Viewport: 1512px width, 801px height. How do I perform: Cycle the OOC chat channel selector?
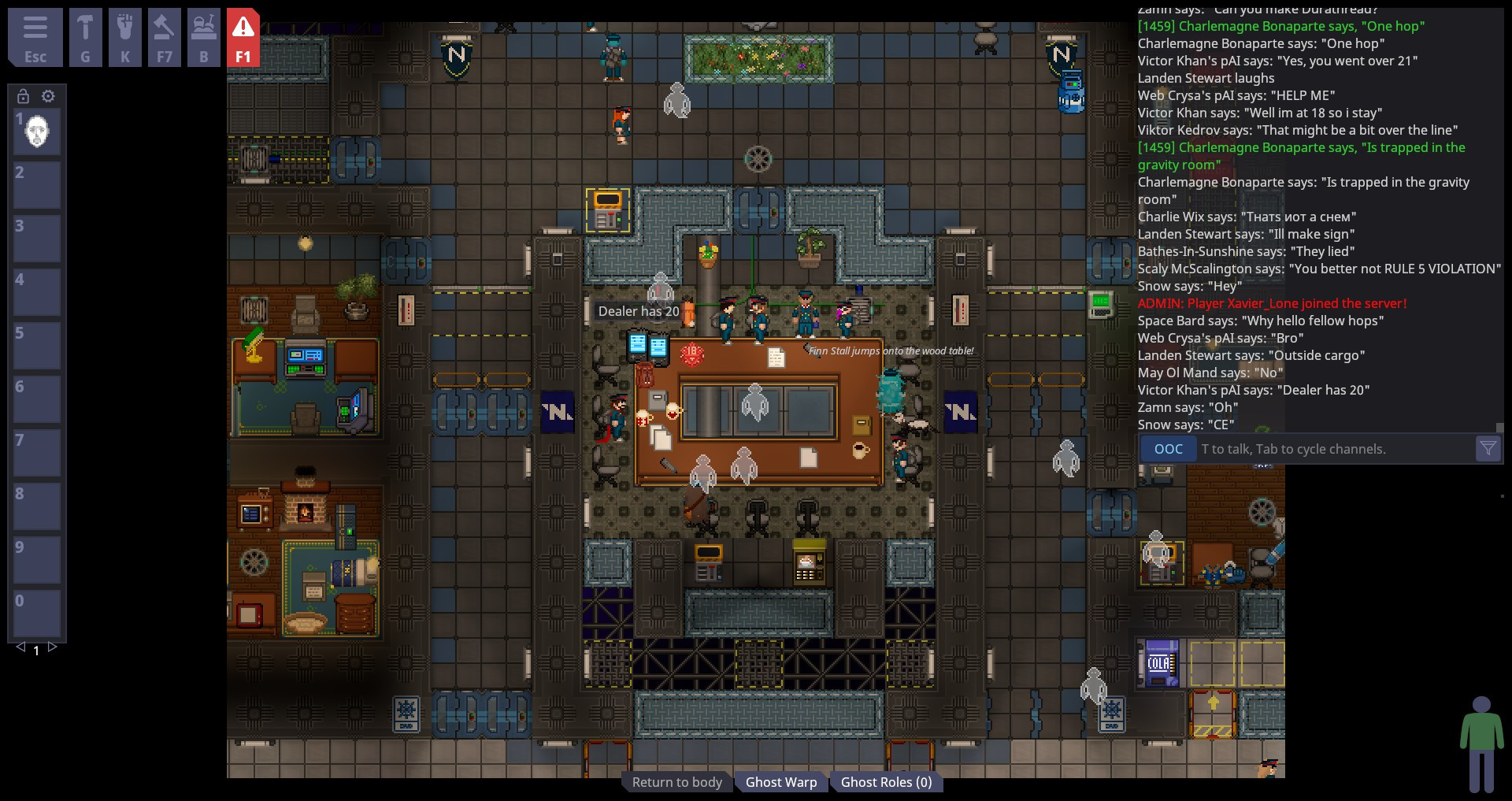click(1169, 448)
